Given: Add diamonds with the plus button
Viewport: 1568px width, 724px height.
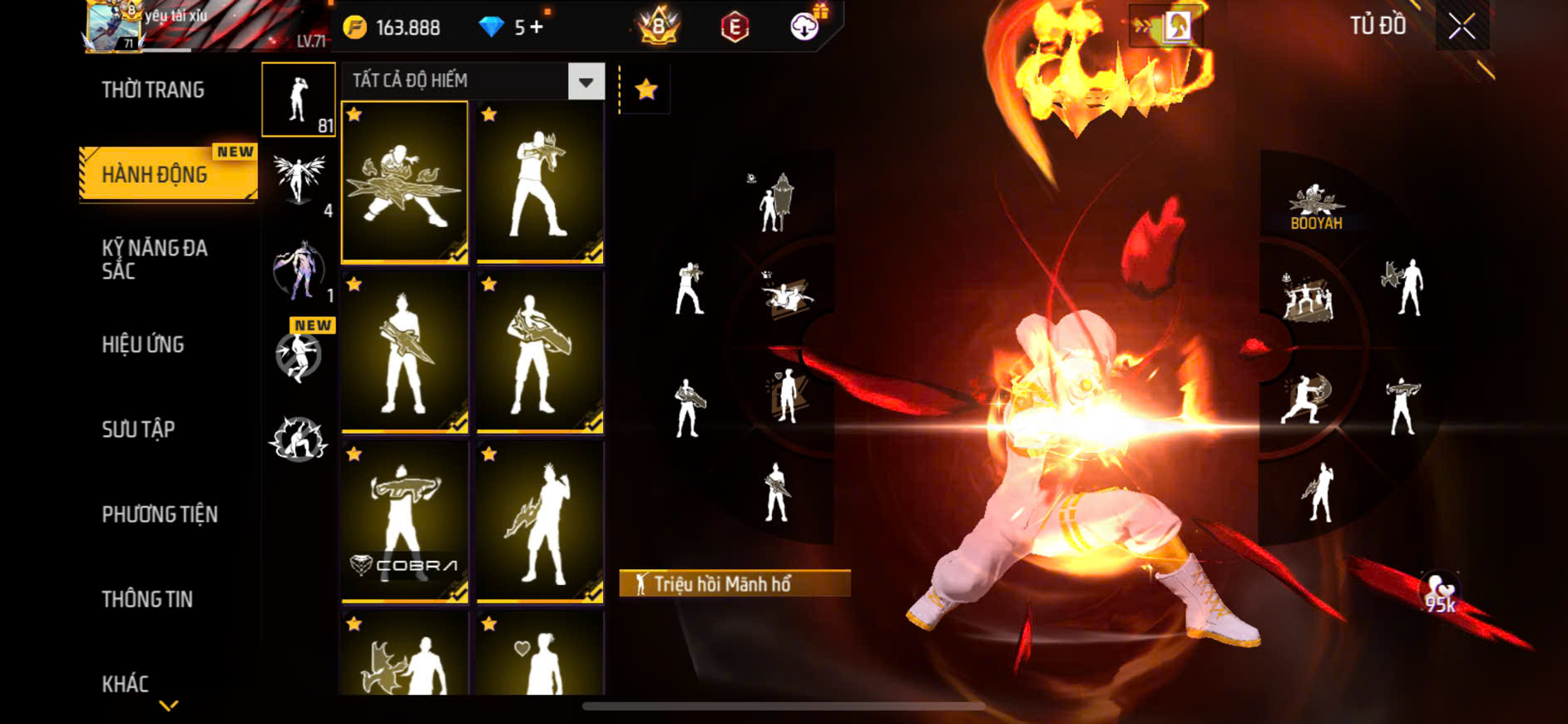Looking at the screenshot, I should [x=537, y=27].
